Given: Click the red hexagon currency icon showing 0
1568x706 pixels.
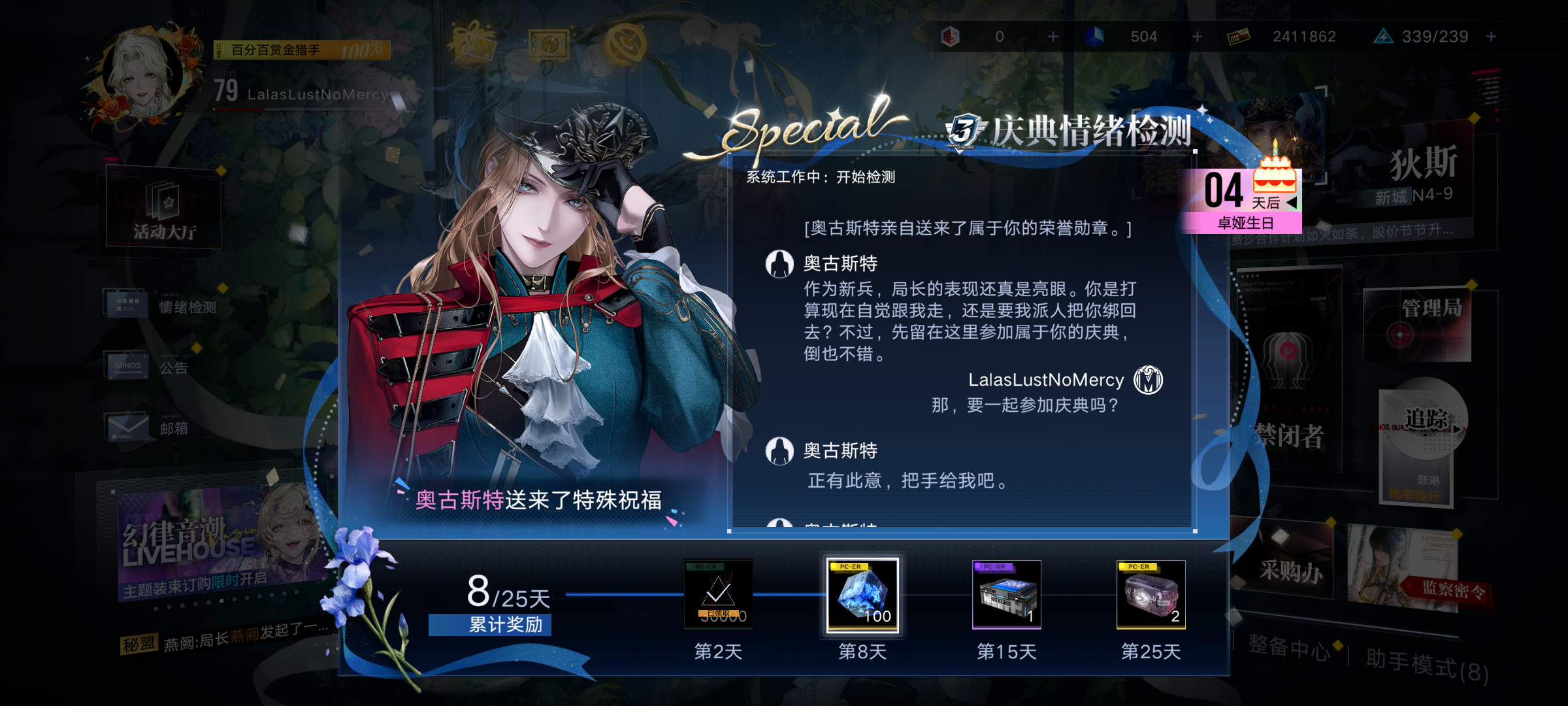Looking at the screenshot, I should pos(951,37).
